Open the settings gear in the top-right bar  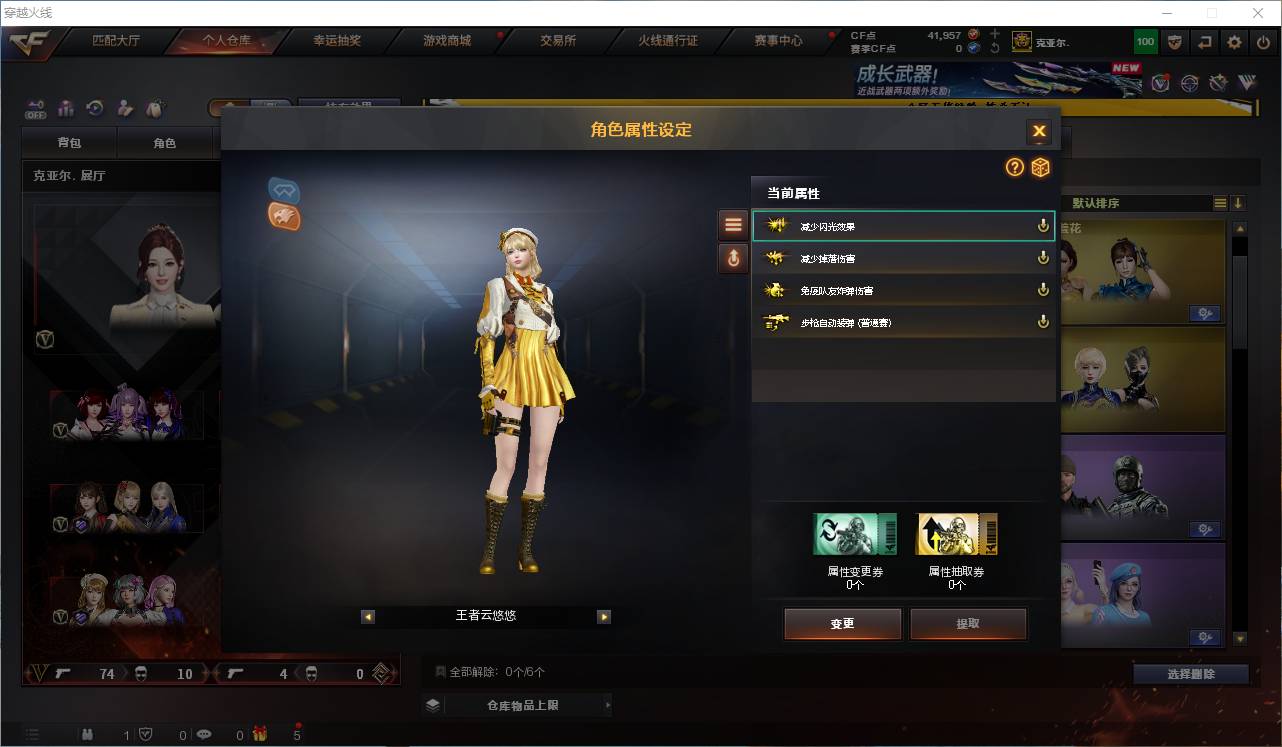point(1233,42)
